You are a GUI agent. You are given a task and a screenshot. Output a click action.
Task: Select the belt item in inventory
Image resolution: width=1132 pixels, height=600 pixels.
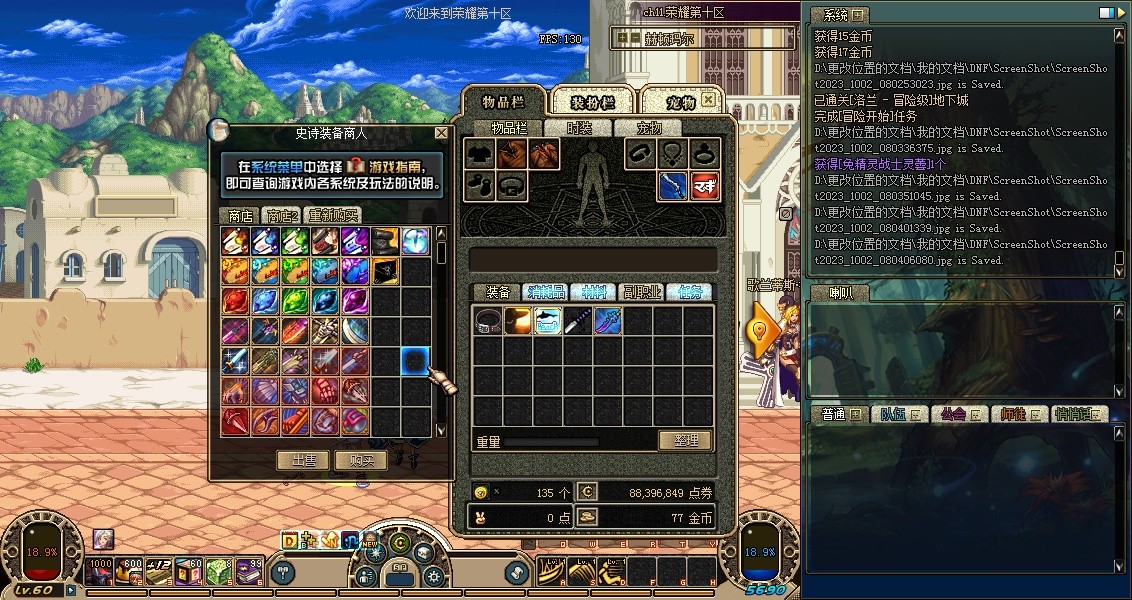pyautogui.click(x=488, y=321)
